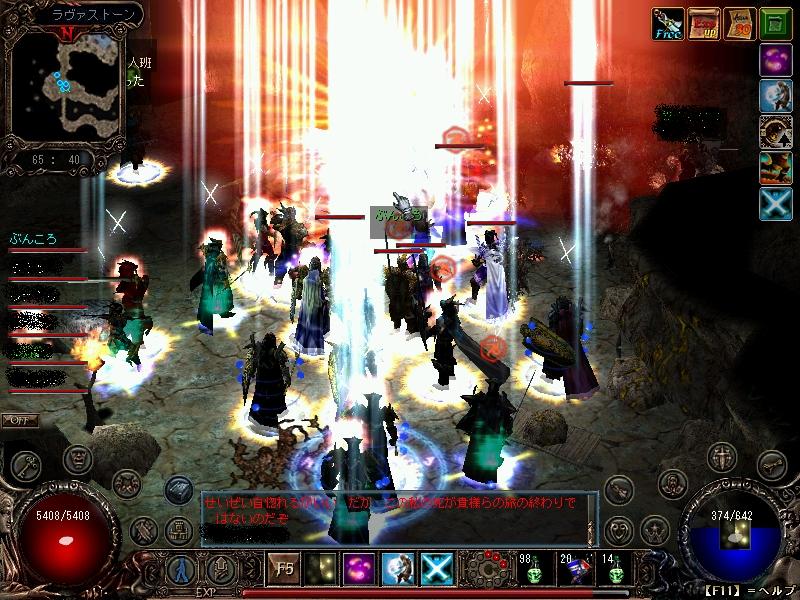Open the Free sword buff icon
This screenshot has height=600, width=800.
(x=668, y=24)
